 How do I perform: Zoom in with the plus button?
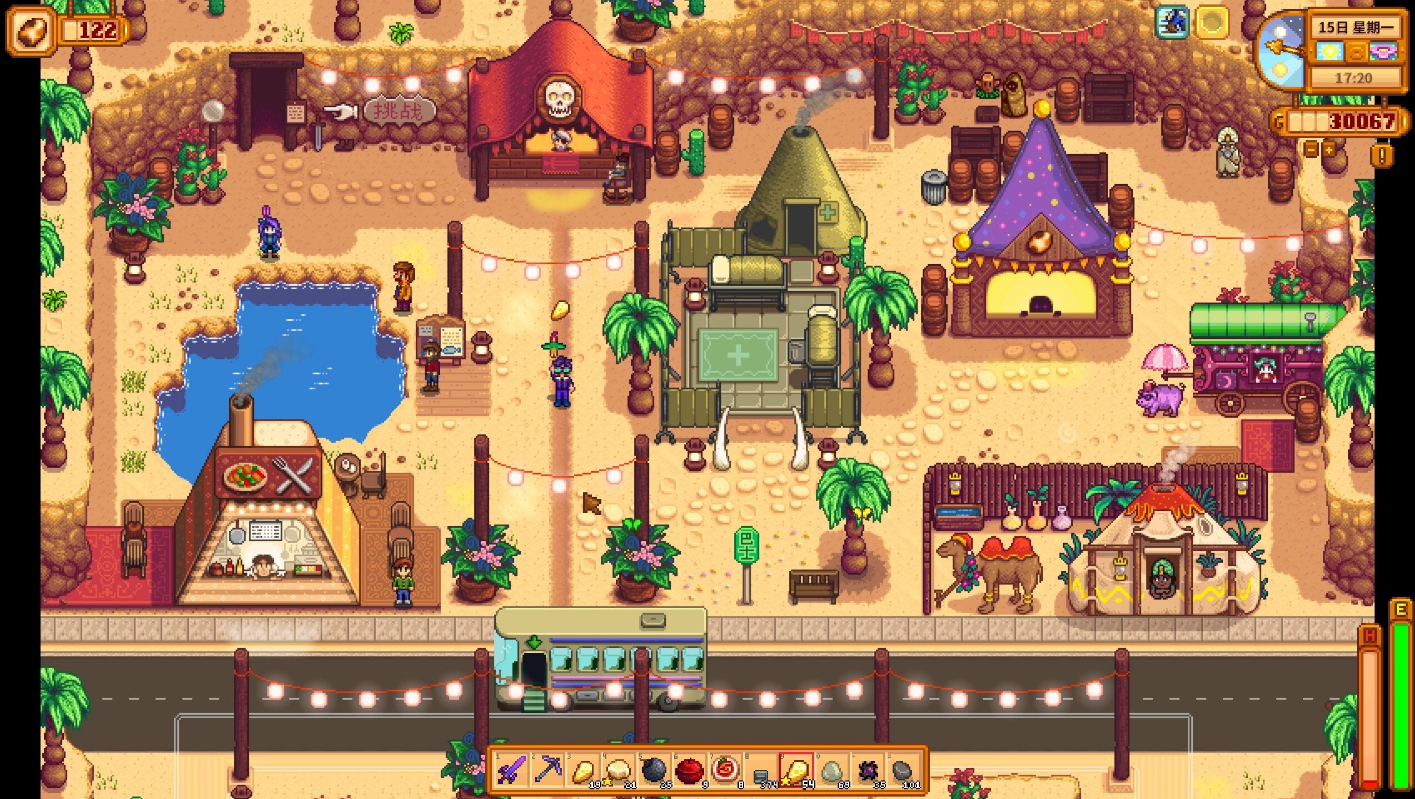click(x=1330, y=149)
